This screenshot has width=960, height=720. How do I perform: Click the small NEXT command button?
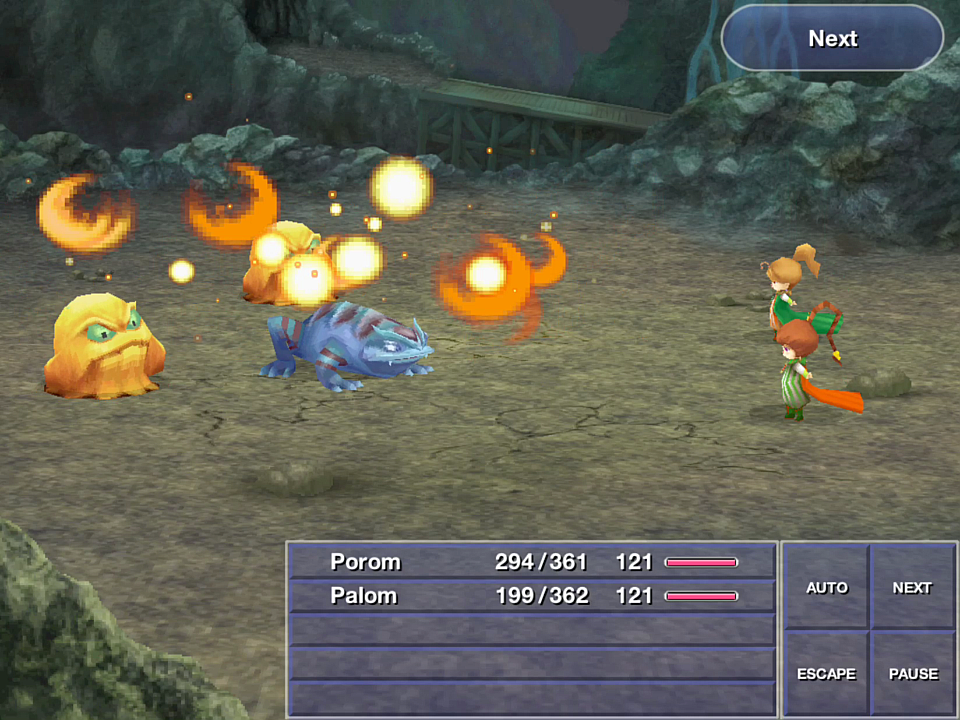pos(912,588)
